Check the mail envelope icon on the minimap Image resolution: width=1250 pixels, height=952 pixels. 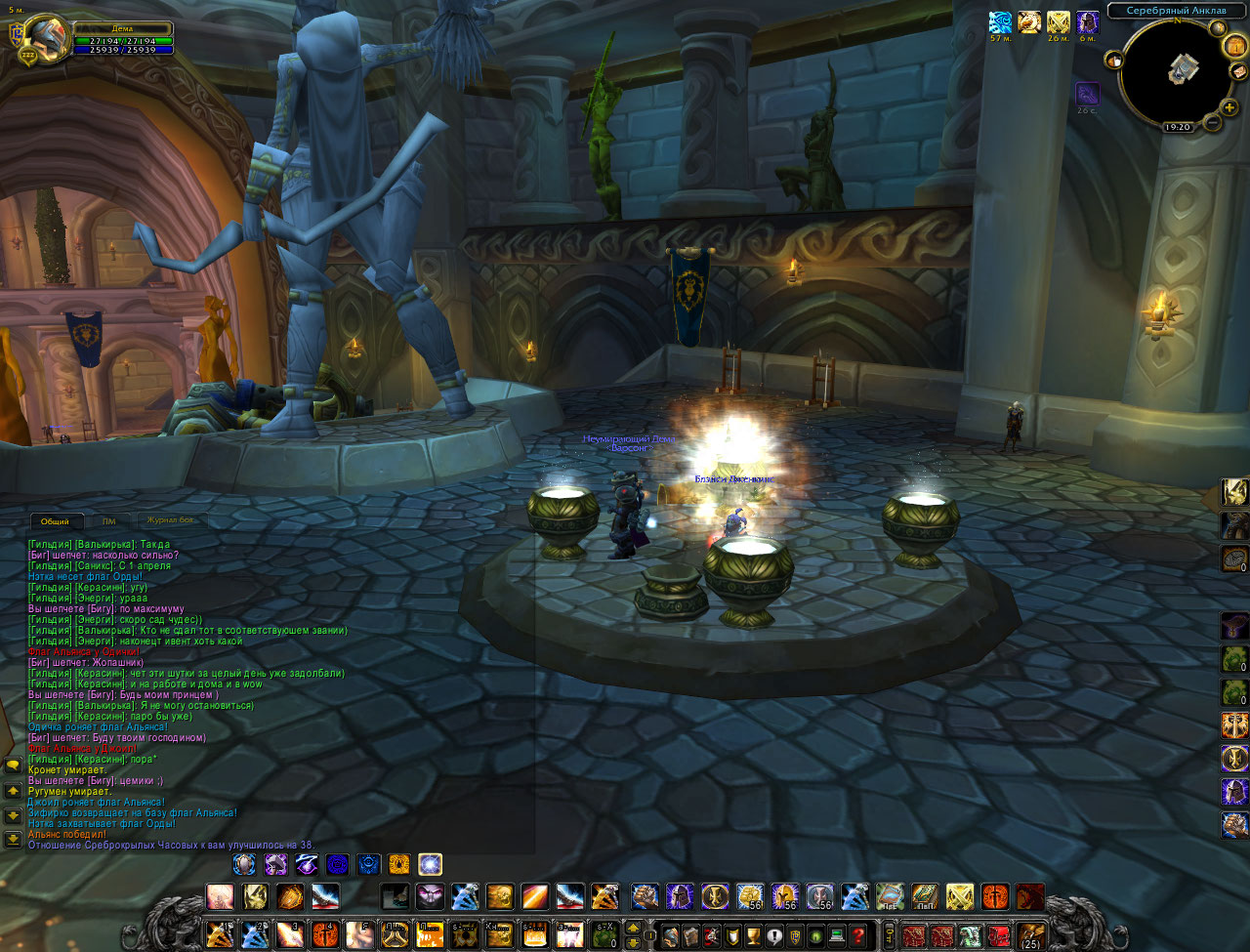(1238, 71)
